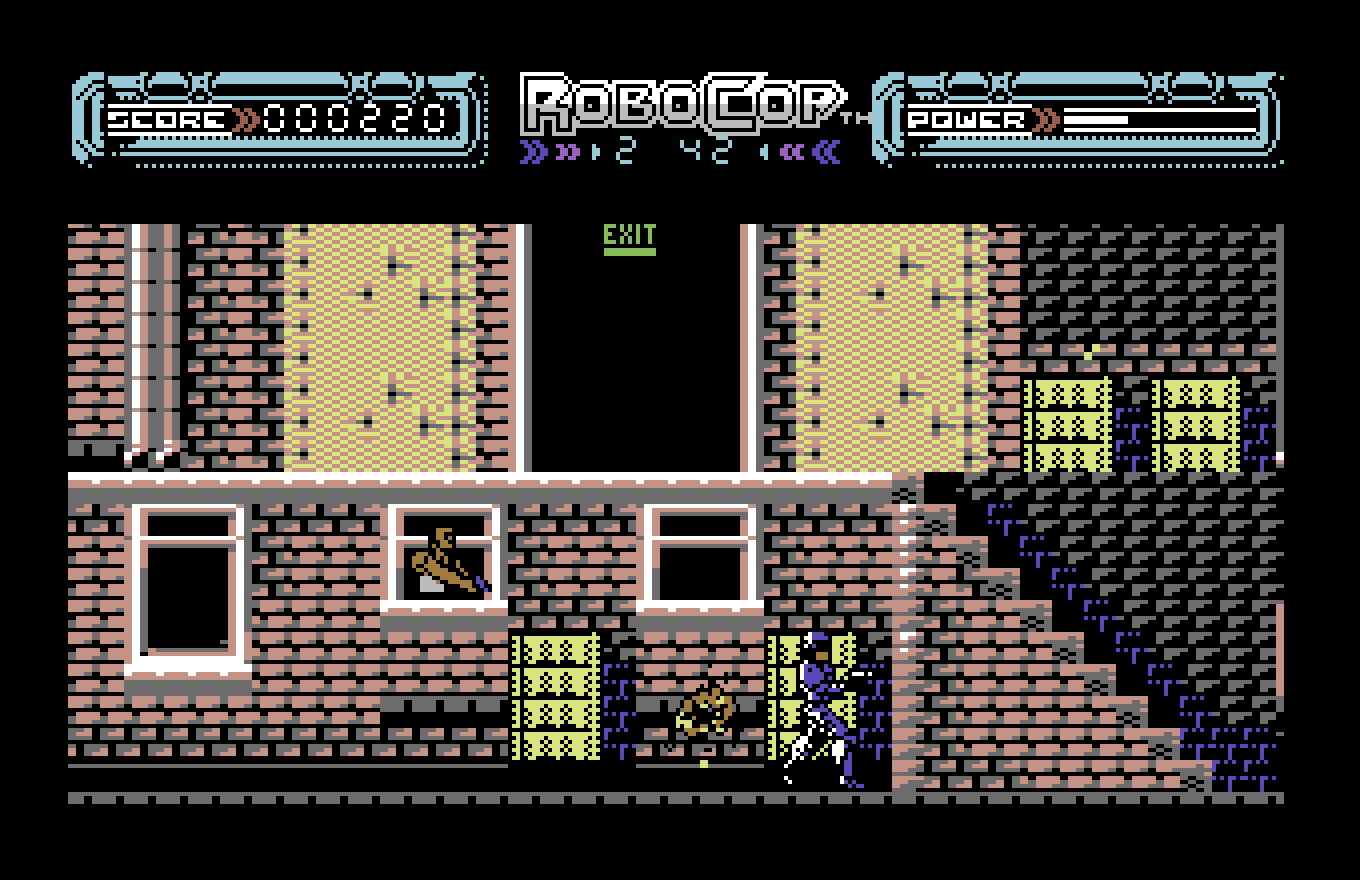This screenshot has width=1360, height=880.
Task: Pick up the power-up item on the ground
Action: pyautogui.click(x=705, y=710)
